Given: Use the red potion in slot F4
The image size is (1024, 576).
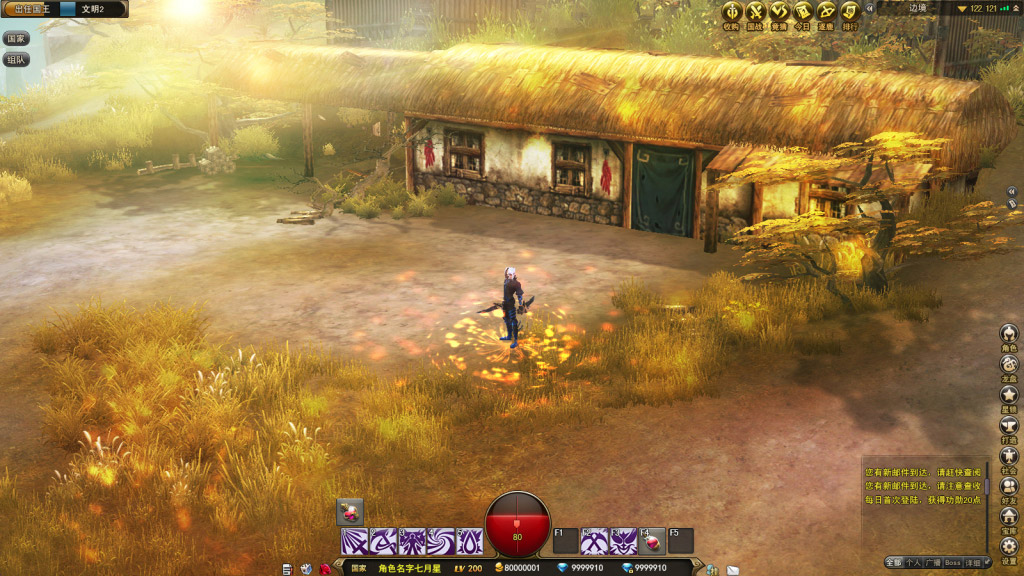Looking at the screenshot, I should (652, 541).
